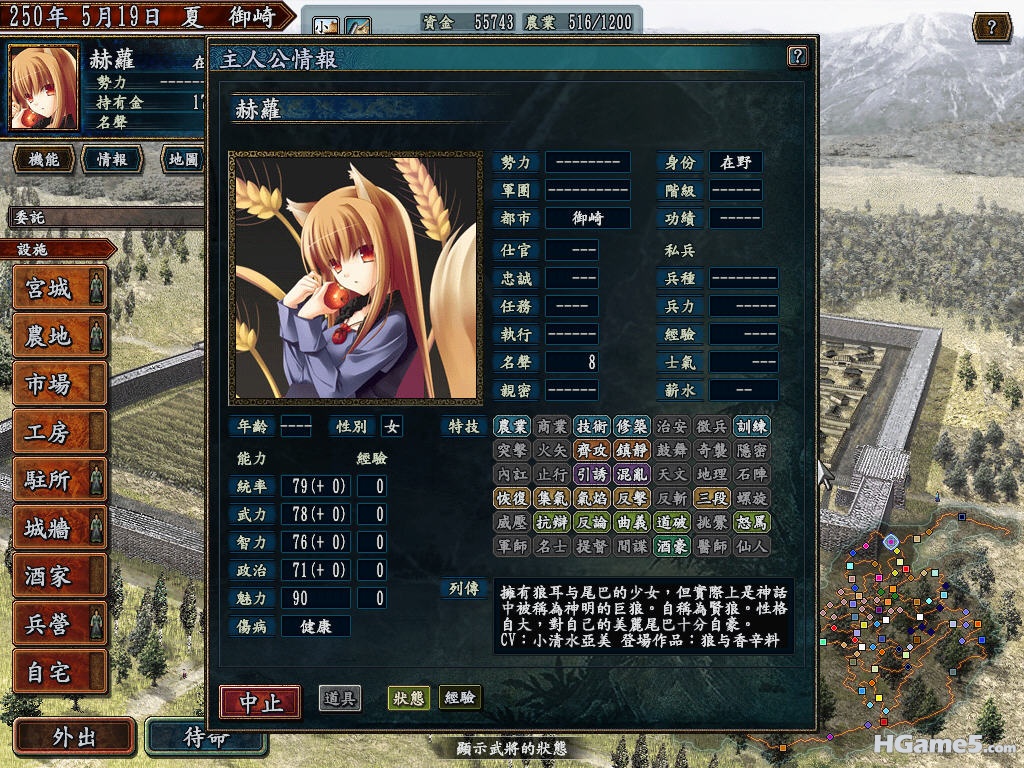Go to 自宅 home
Viewport: 1024px width, 768px height.
tap(59, 672)
